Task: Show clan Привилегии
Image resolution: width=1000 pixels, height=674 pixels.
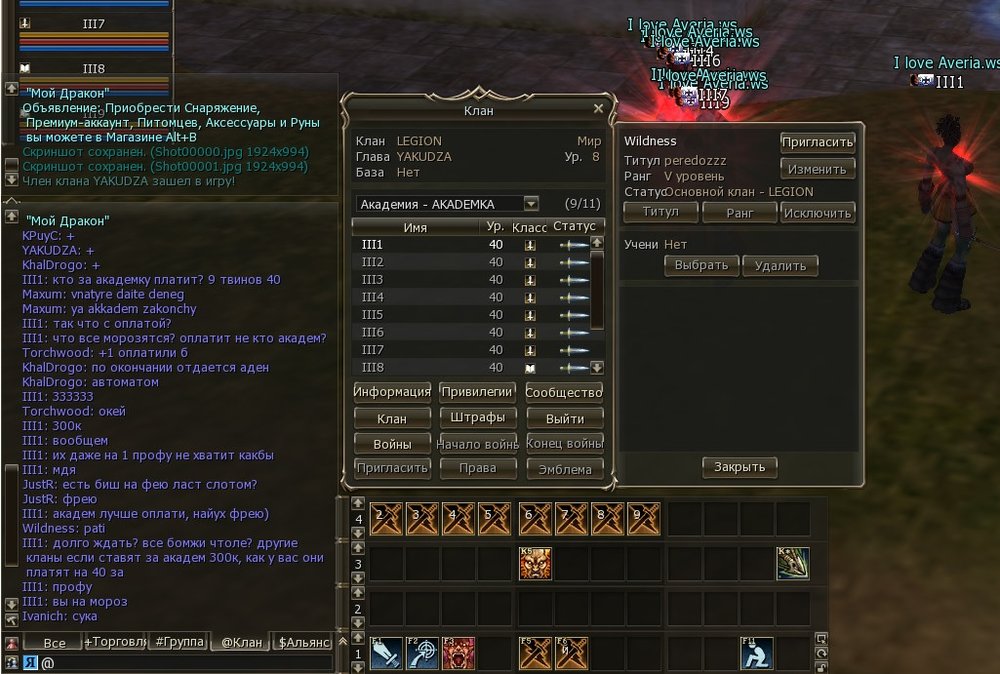Action: pos(478,392)
